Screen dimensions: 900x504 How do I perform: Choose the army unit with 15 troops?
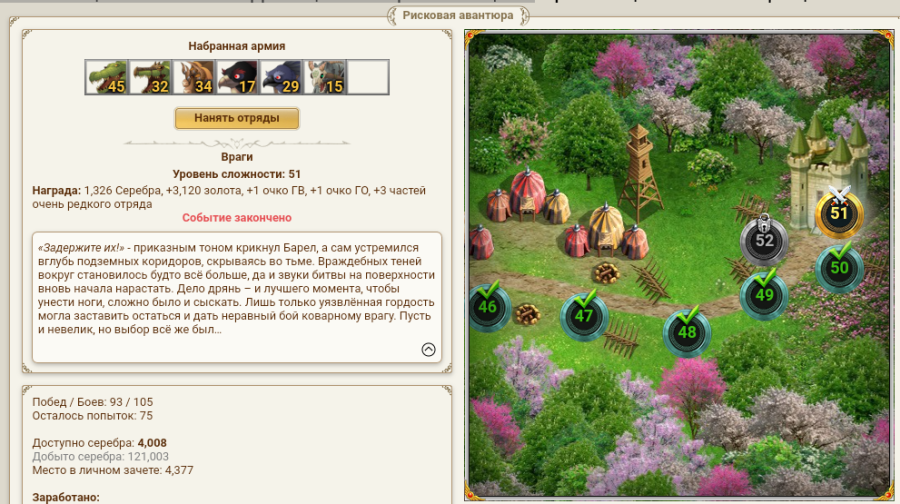click(325, 77)
